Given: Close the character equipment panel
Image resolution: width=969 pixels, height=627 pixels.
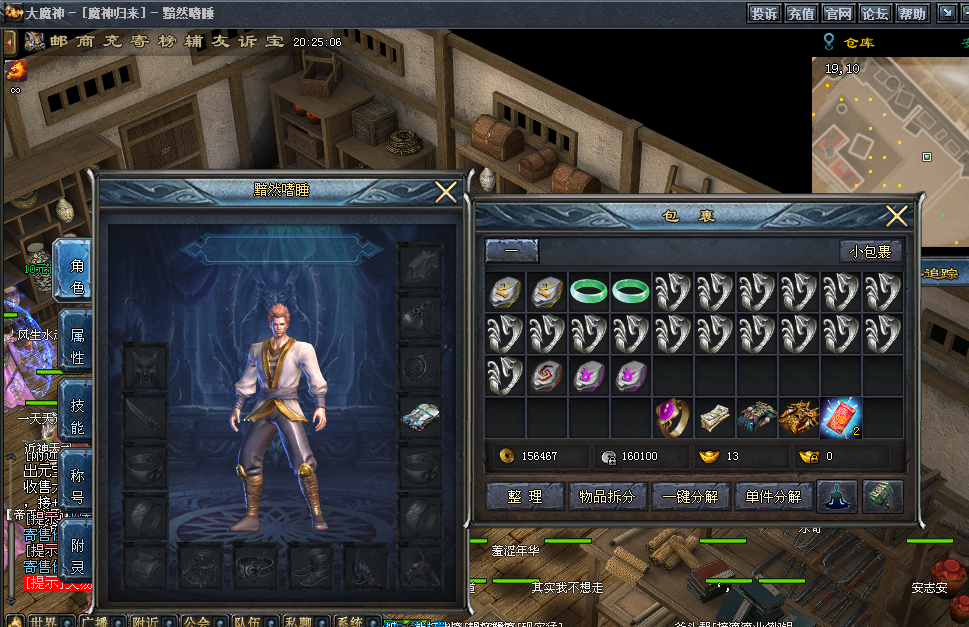Looking at the screenshot, I should [x=446, y=192].
